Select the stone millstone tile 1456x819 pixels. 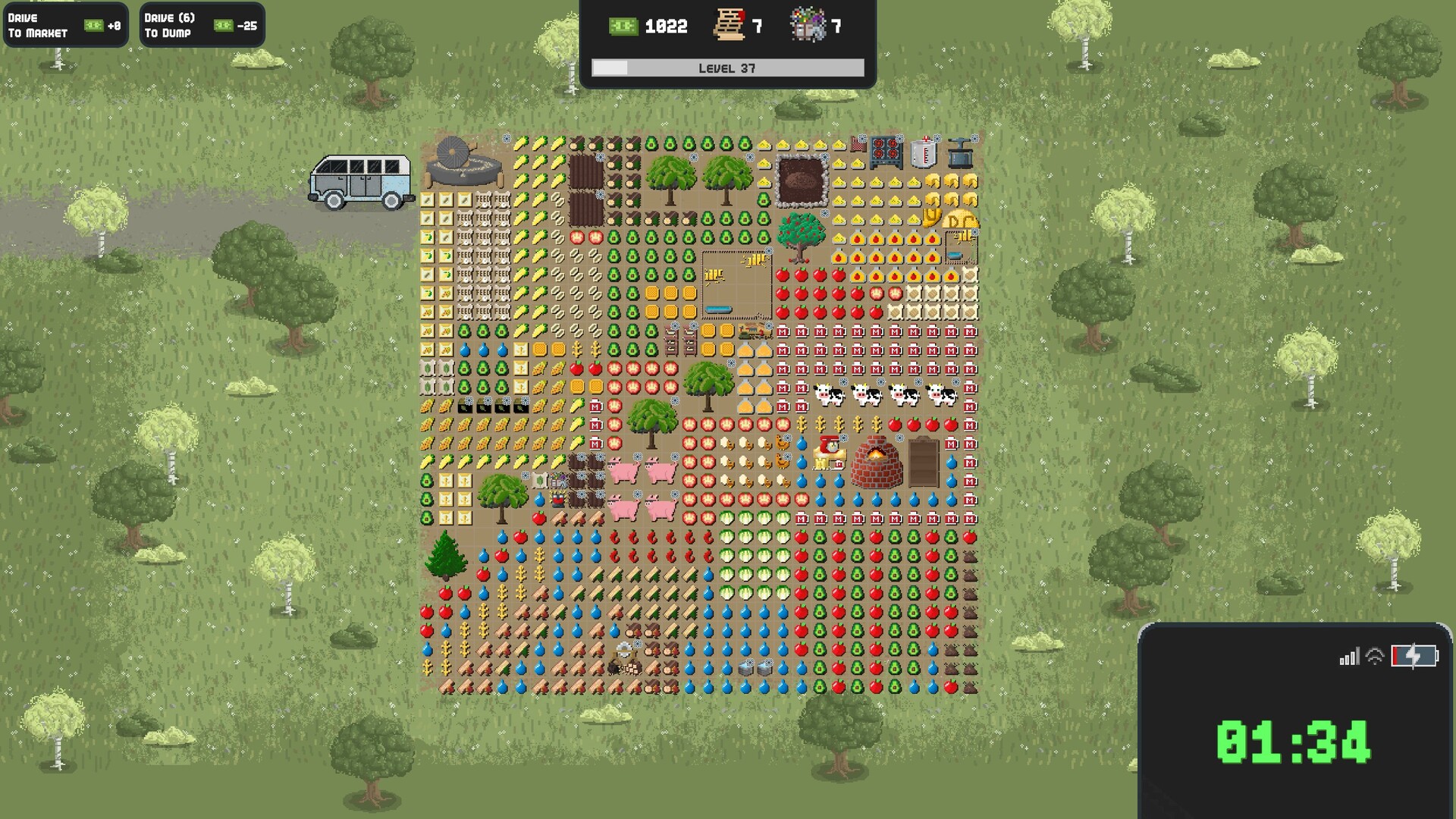pyautogui.click(x=463, y=162)
